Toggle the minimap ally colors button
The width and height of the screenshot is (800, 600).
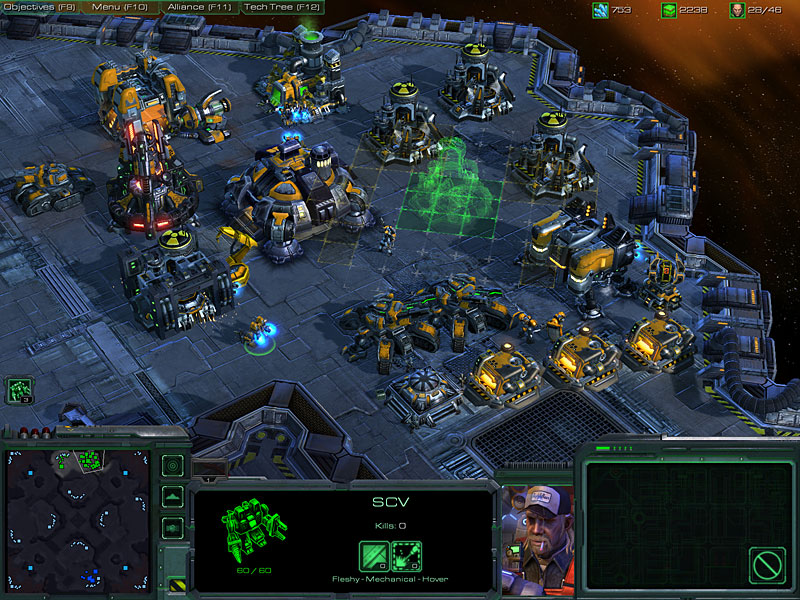point(172,525)
